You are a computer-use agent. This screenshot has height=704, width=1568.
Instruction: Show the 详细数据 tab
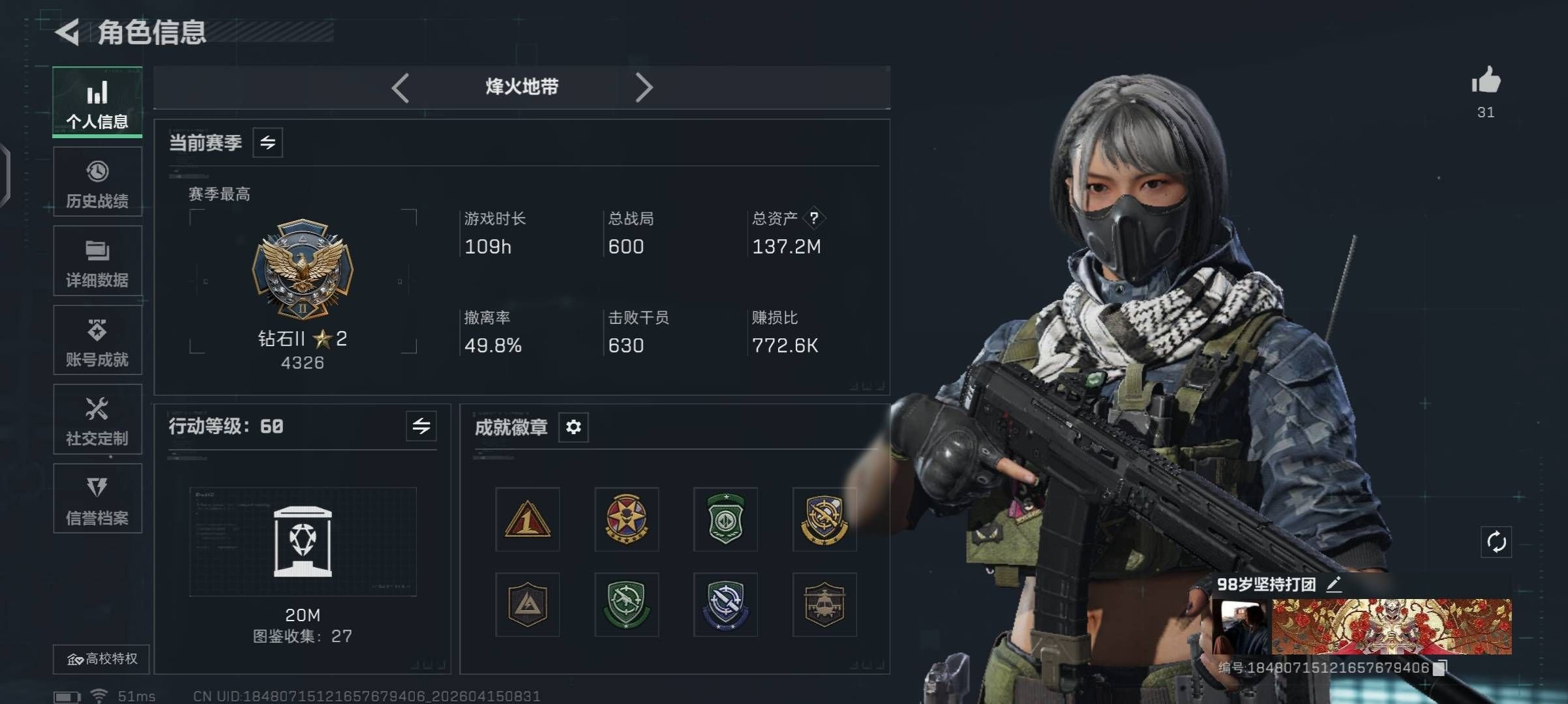coord(97,261)
